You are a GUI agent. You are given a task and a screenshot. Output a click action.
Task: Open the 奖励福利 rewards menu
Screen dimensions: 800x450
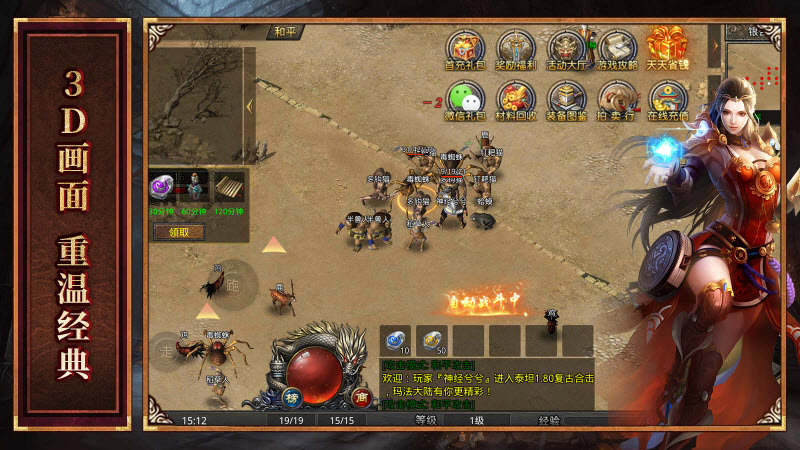pos(516,48)
